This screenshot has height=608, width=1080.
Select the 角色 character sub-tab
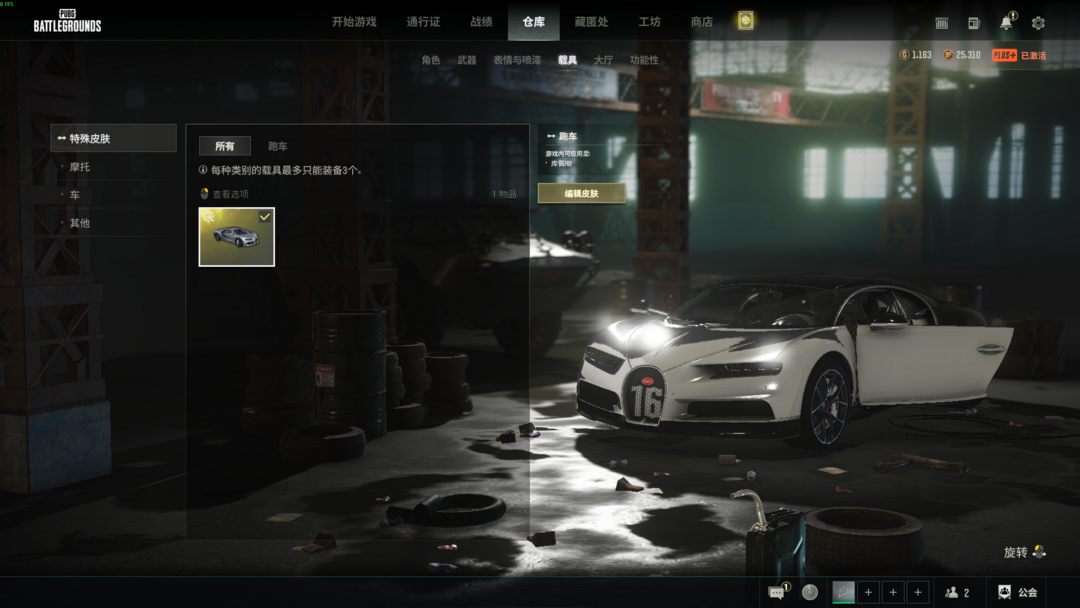430,60
